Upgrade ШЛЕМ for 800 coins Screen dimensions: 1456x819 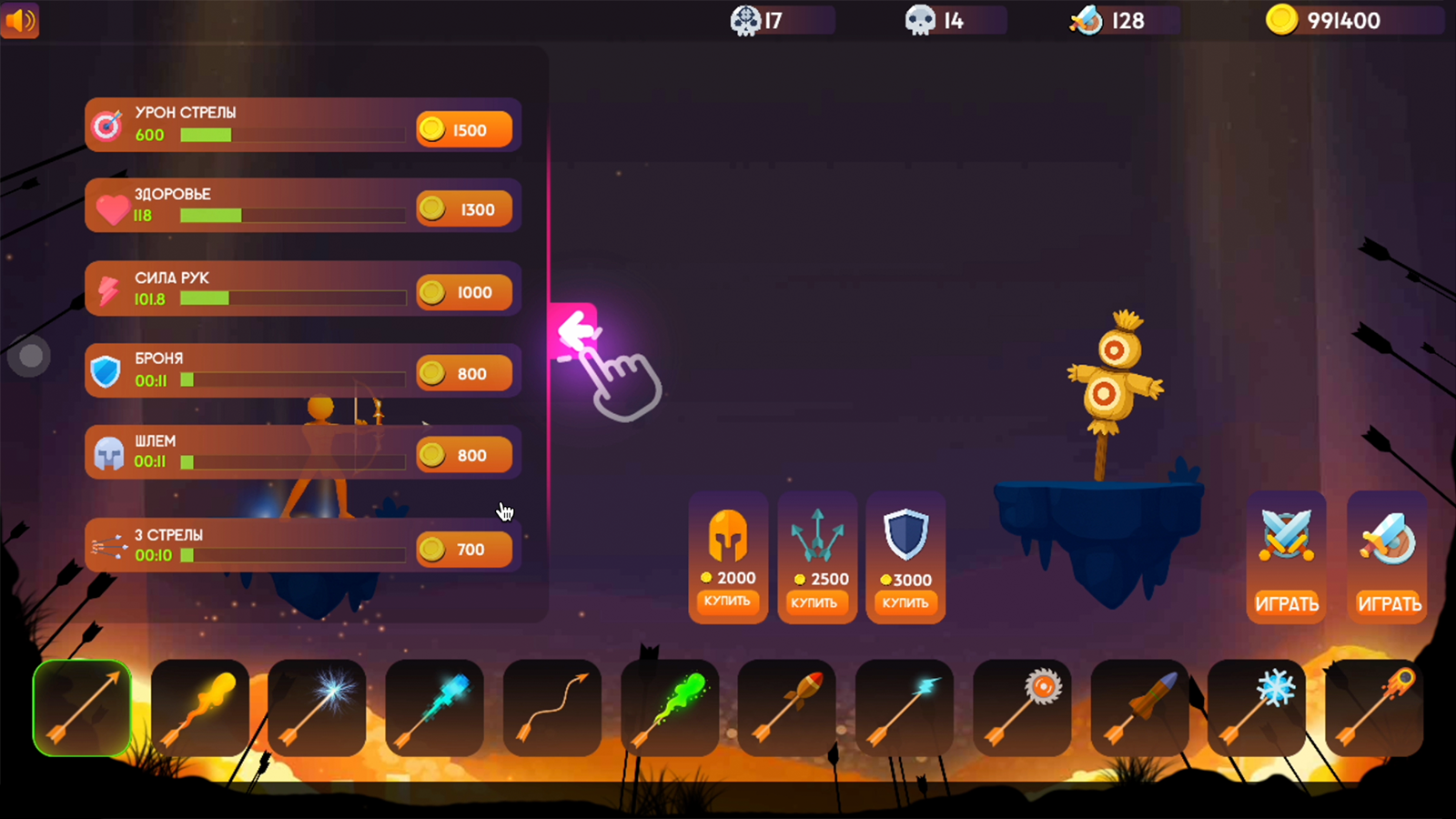pyautogui.click(x=463, y=454)
